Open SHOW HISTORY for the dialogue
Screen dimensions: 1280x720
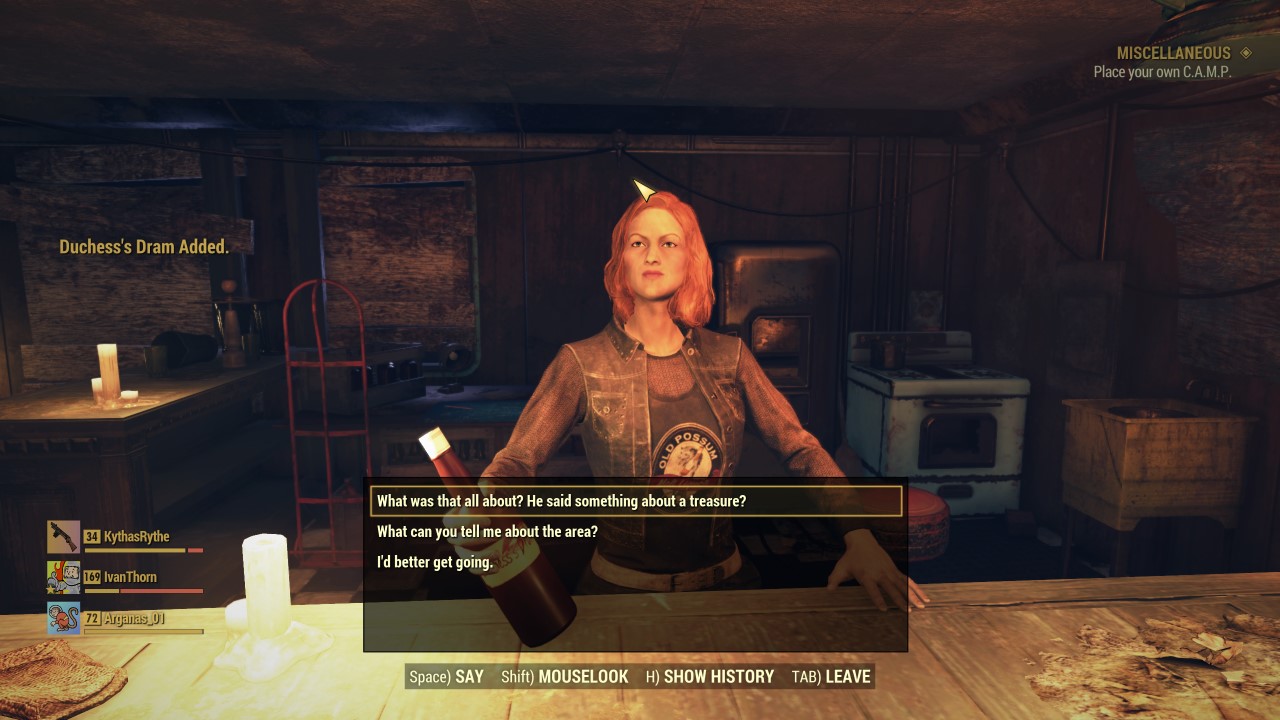[710, 677]
